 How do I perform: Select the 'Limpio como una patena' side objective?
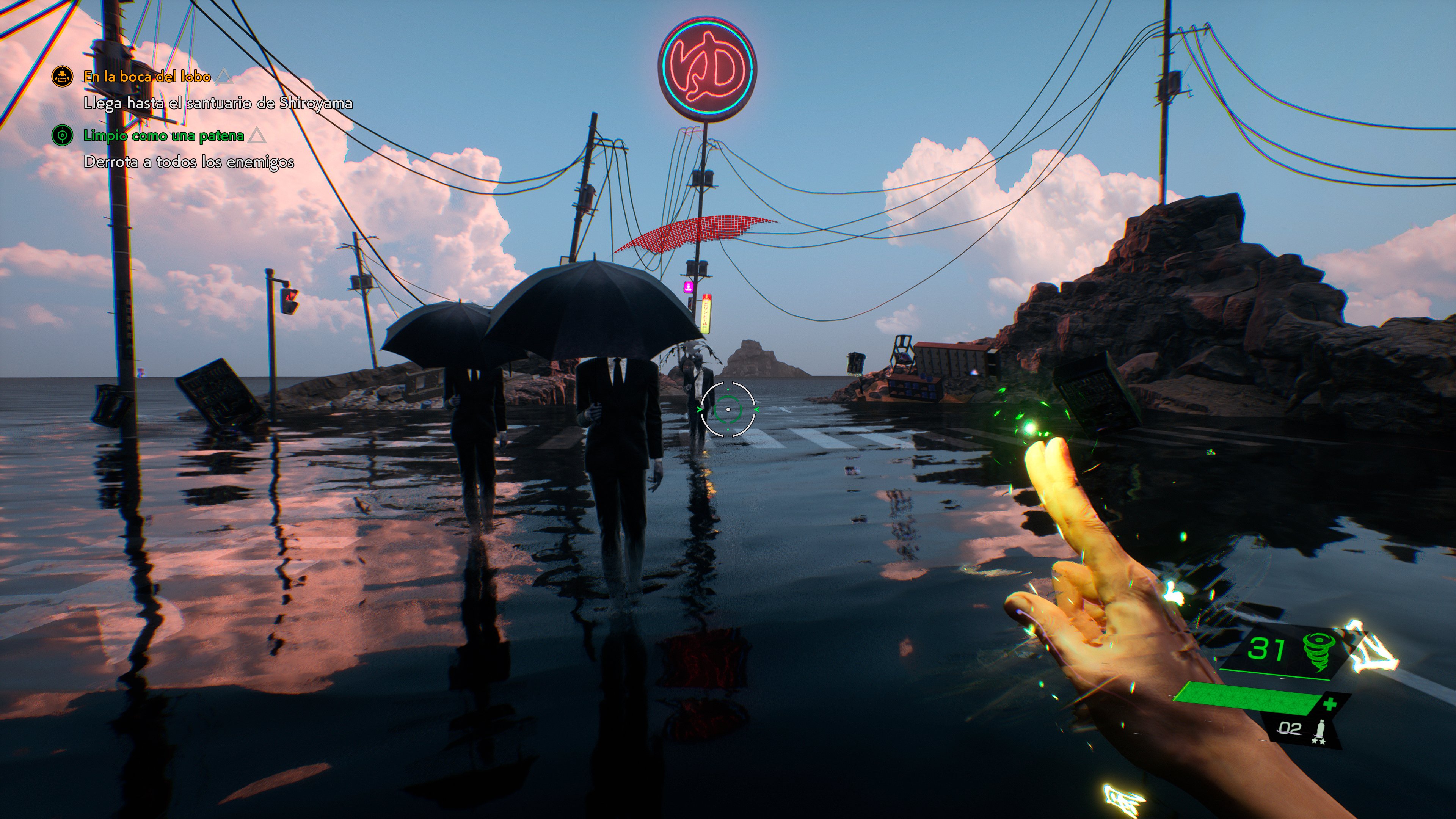point(163,136)
